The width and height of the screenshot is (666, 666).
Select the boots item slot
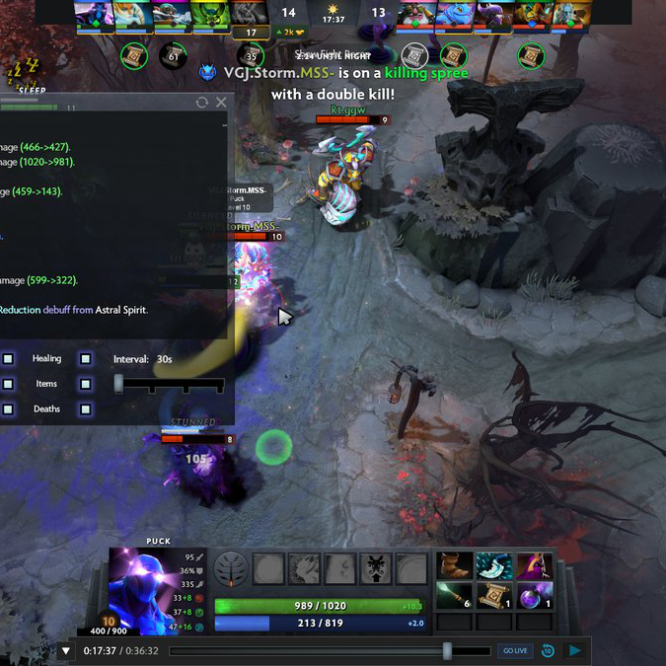[455, 566]
